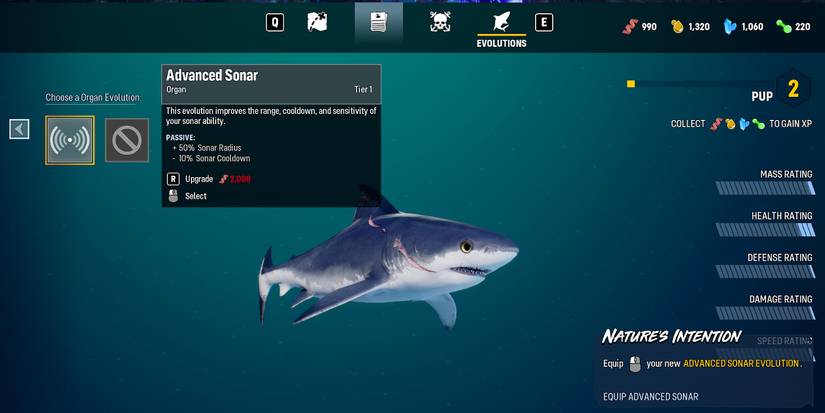Viewport: 825px width, 413px height.
Task: Switch to the Evolutions tab
Action: 501,26
